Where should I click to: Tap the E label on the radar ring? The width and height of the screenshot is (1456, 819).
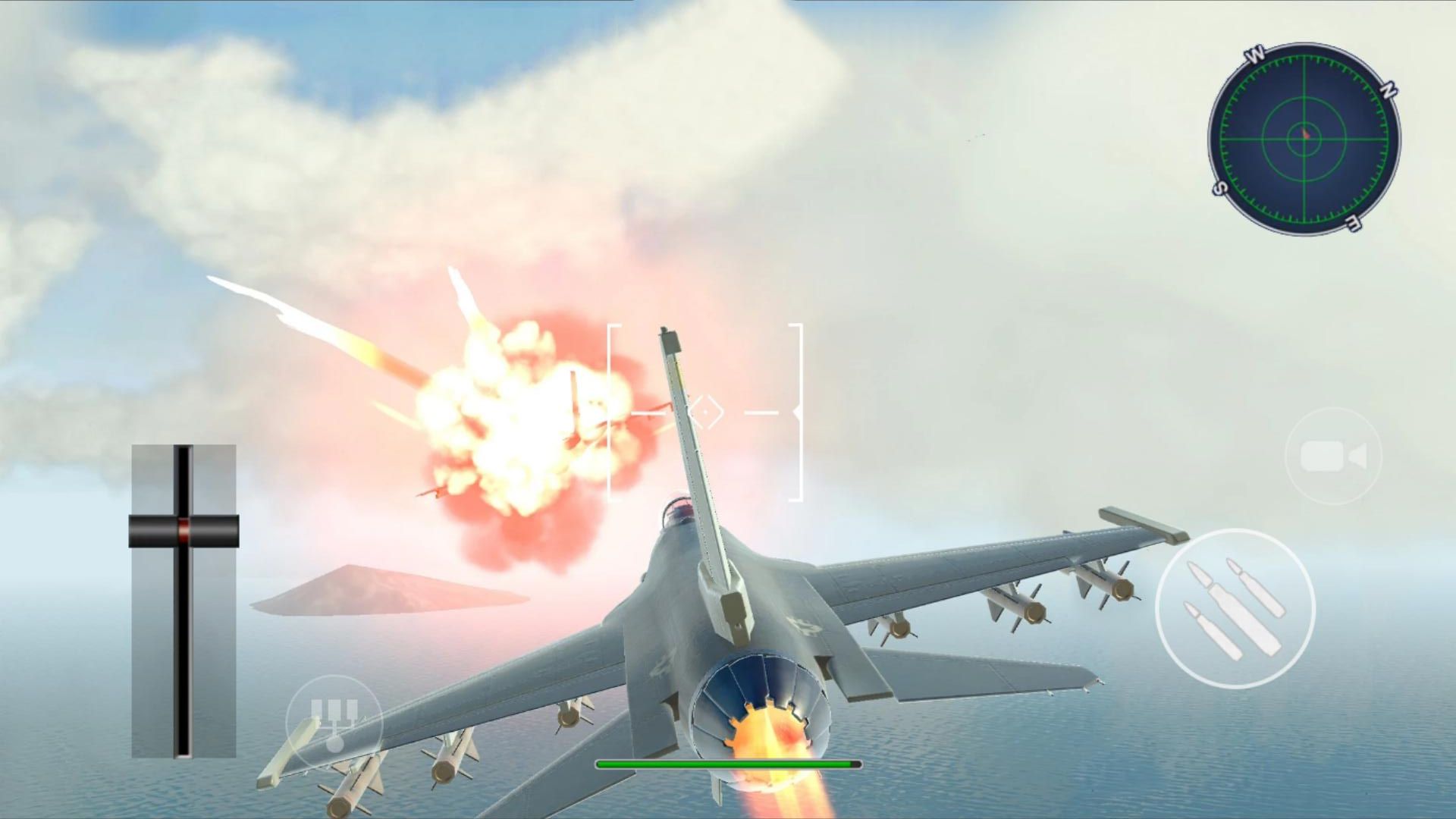(1352, 224)
